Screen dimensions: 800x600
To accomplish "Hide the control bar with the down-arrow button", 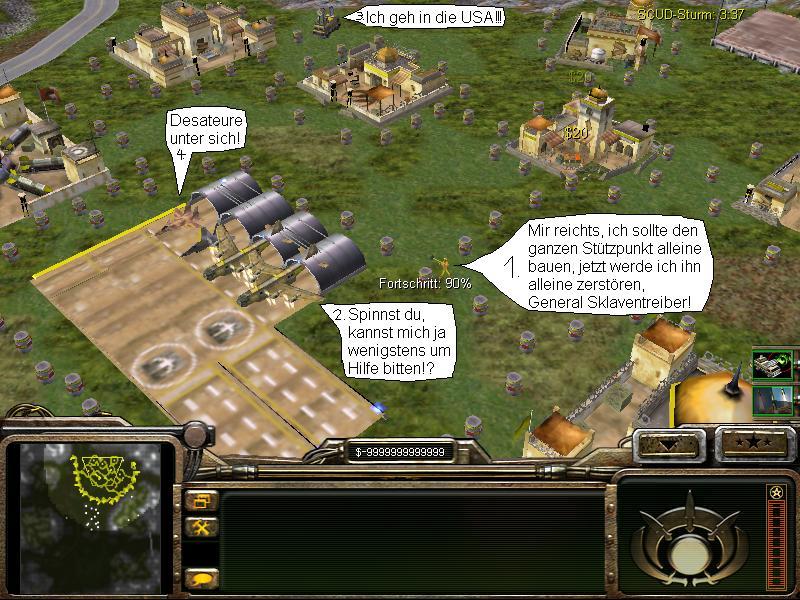I will click(x=666, y=441).
